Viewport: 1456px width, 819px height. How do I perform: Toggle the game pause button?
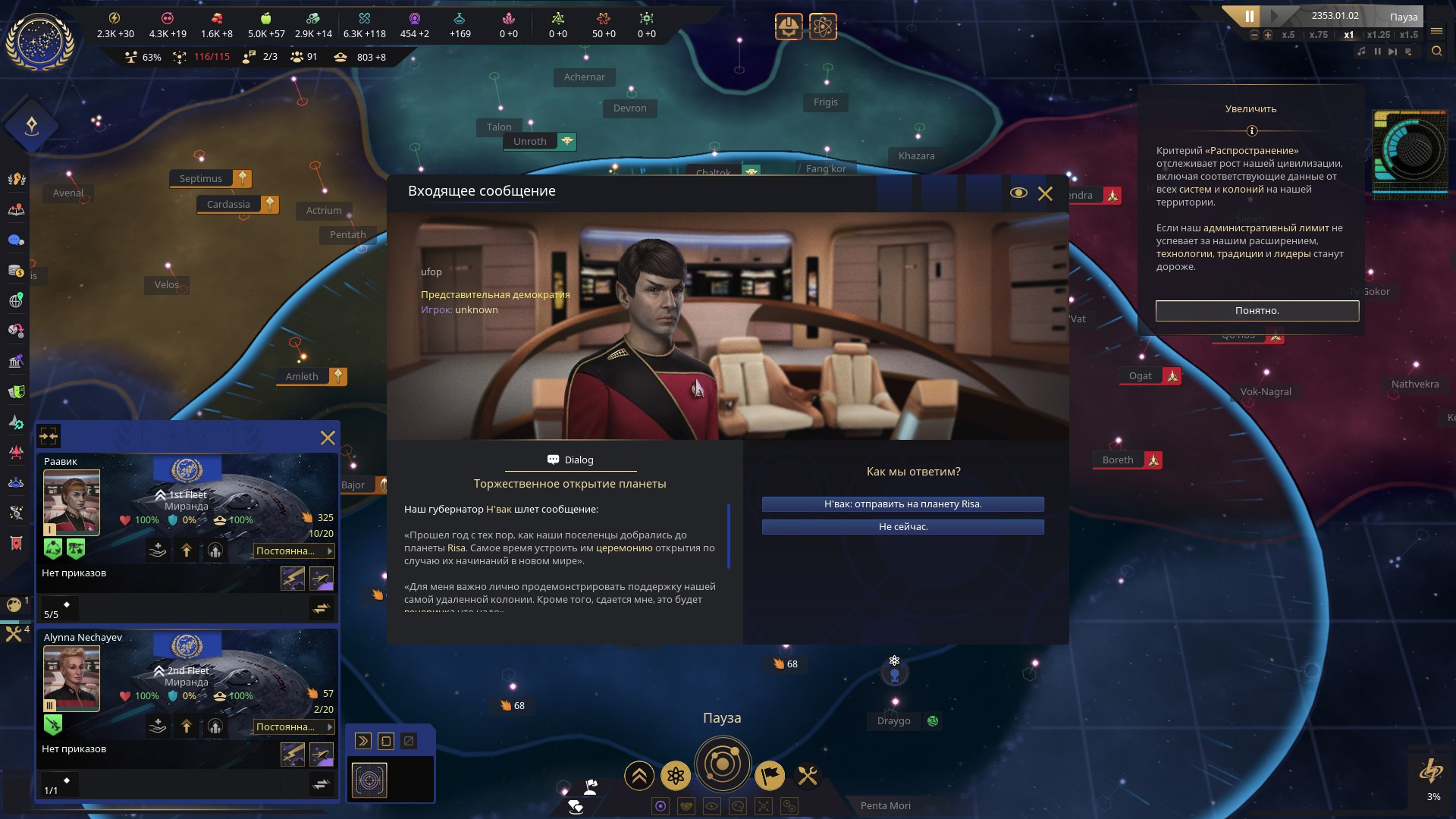click(x=1249, y=16)
